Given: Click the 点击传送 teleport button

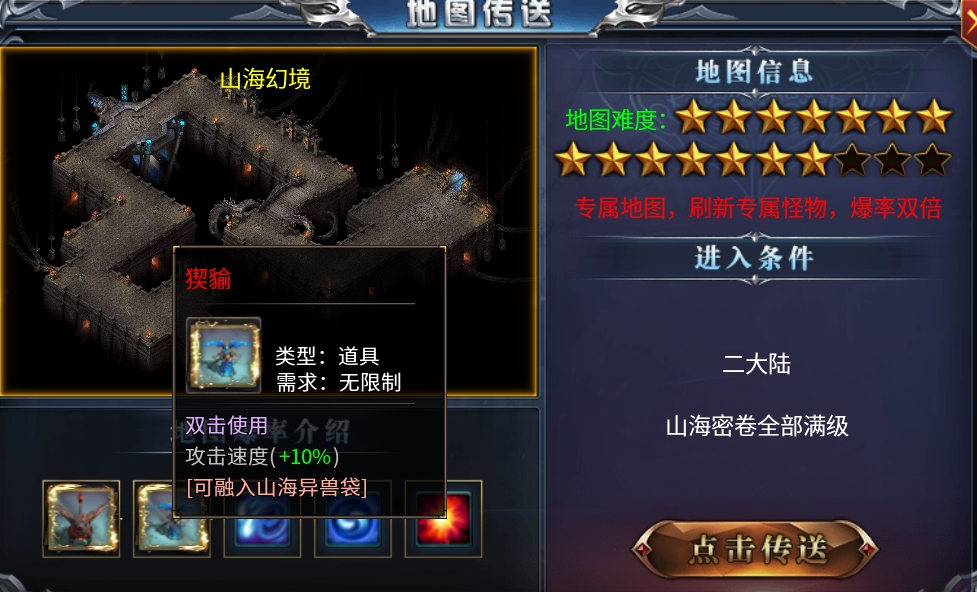Looking at the screenshot, I should point(756,549).
